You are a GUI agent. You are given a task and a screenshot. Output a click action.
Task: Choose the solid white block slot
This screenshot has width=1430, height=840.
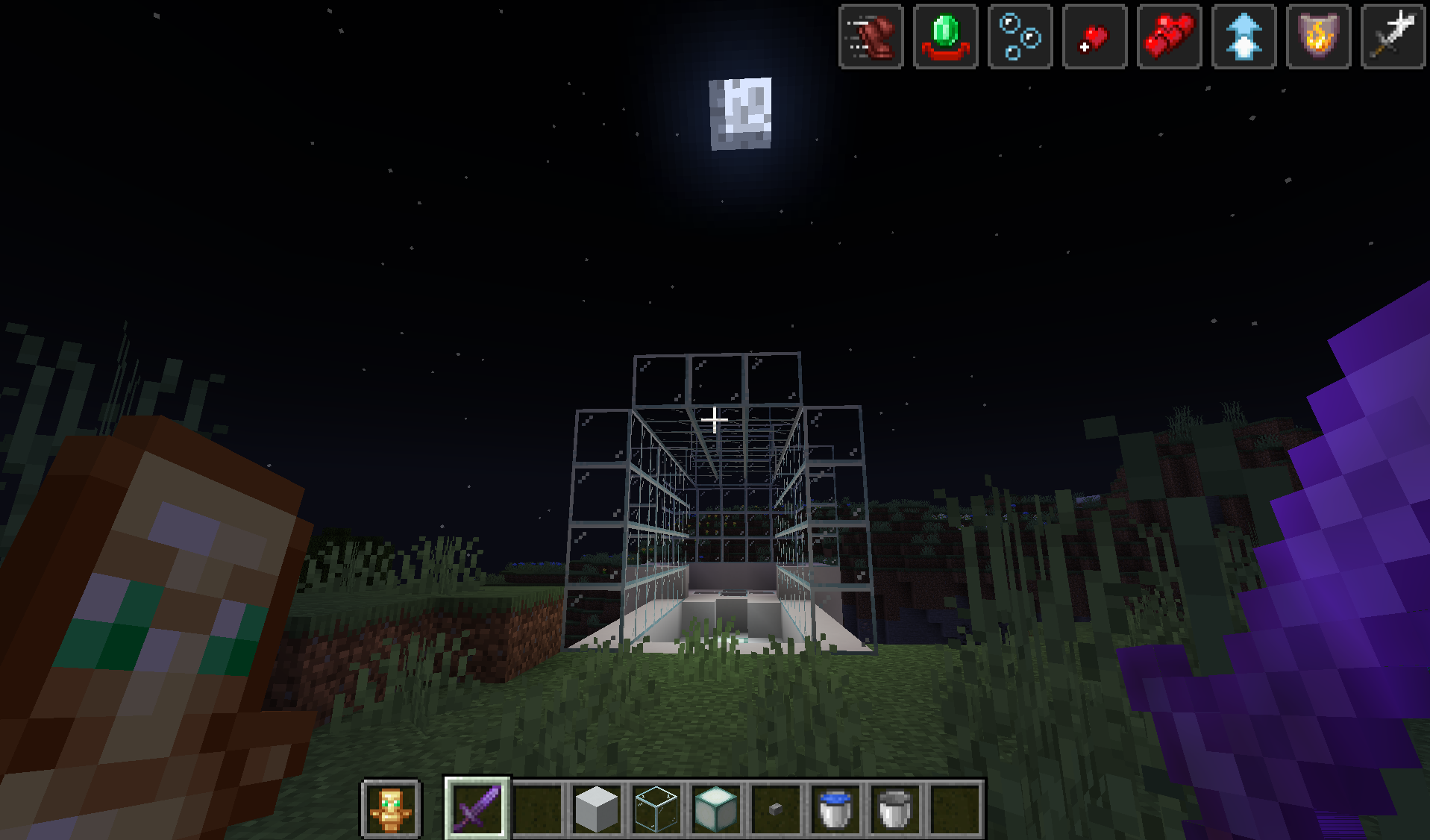[x=597, y=809]
